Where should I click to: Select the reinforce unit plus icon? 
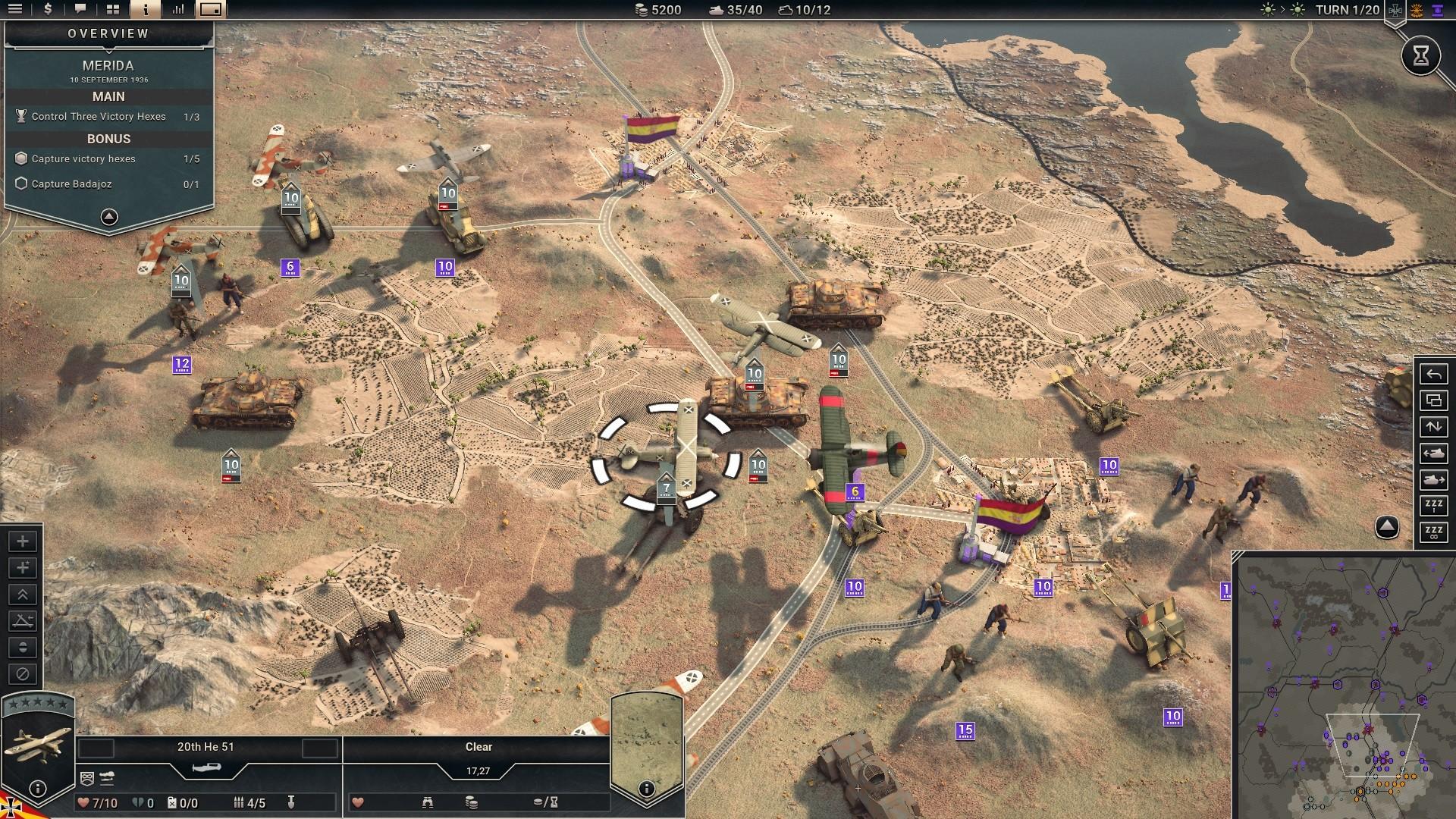22,541
